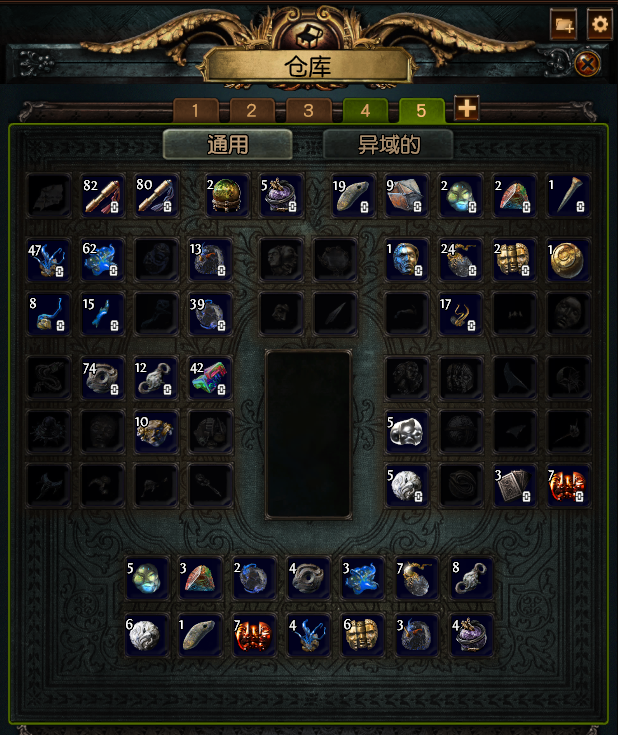Click the folder icon beside the gear
The image size is (618, 735).
pyautogui.click(x=563, y=24)
